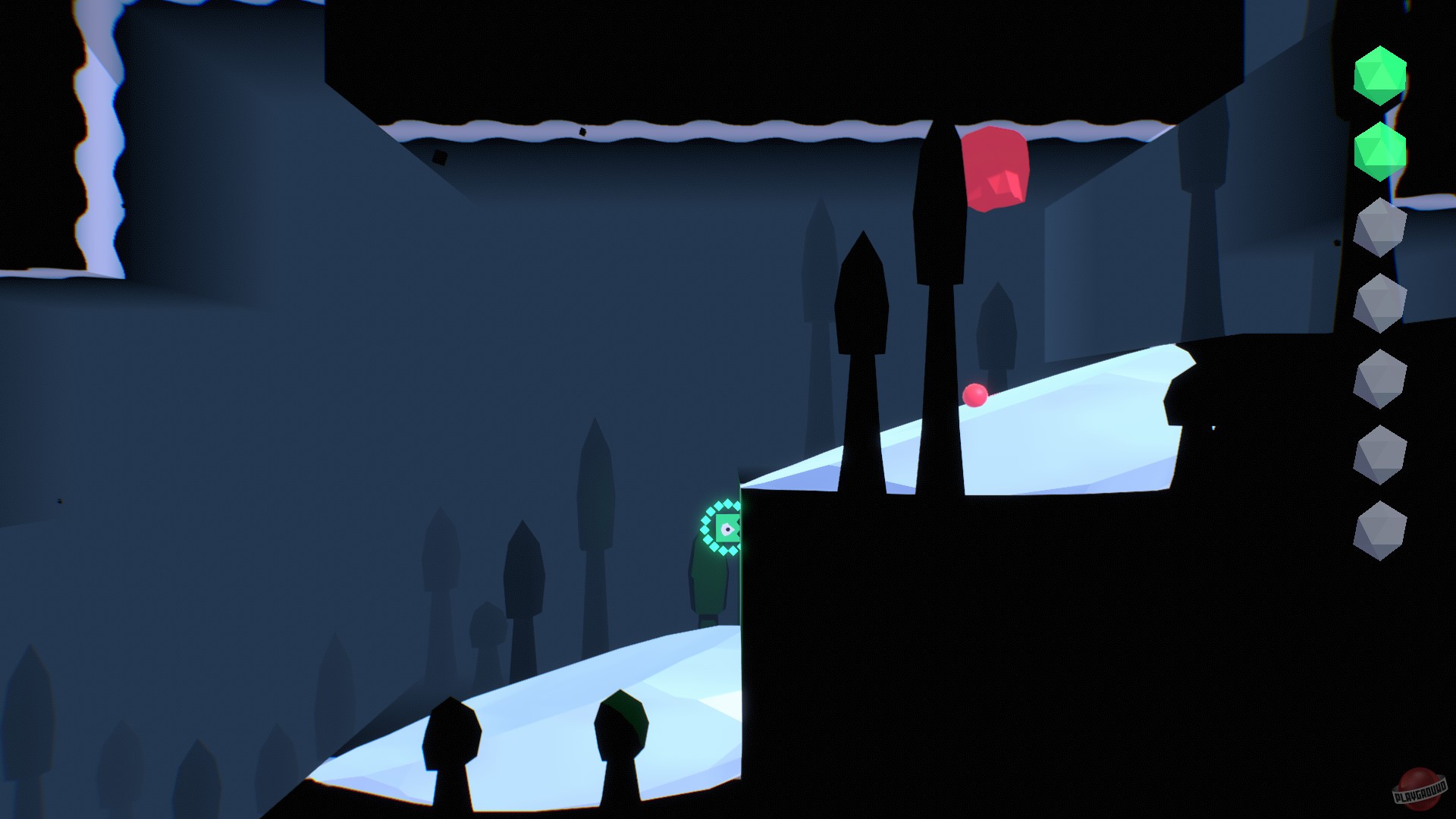Select the tall spear-shaped tree beside the balloon
The height and width of the screenshot is (819, 1456).
pos(938,227)
